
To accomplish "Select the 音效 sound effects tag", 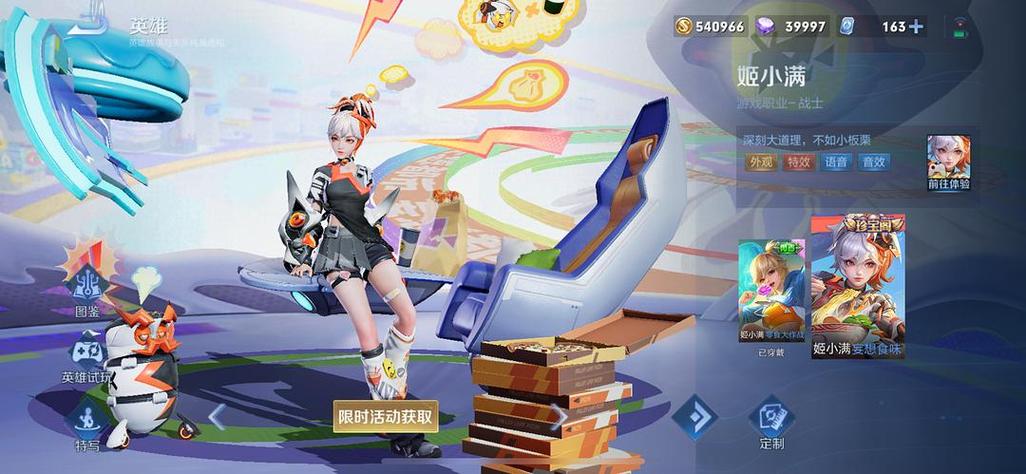I will (873, 162).
